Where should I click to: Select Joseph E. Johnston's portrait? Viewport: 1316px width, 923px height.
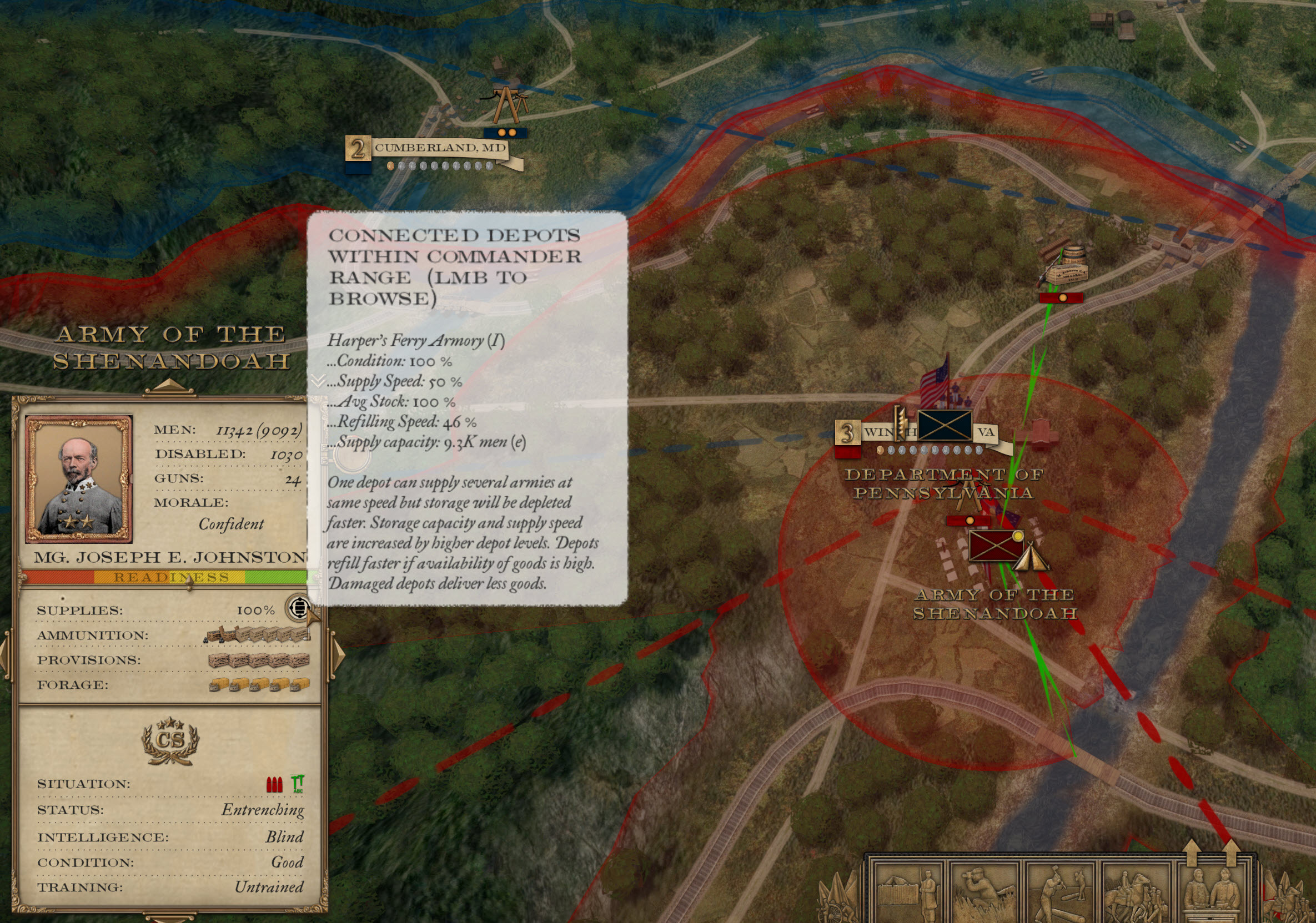pos(79,480)
